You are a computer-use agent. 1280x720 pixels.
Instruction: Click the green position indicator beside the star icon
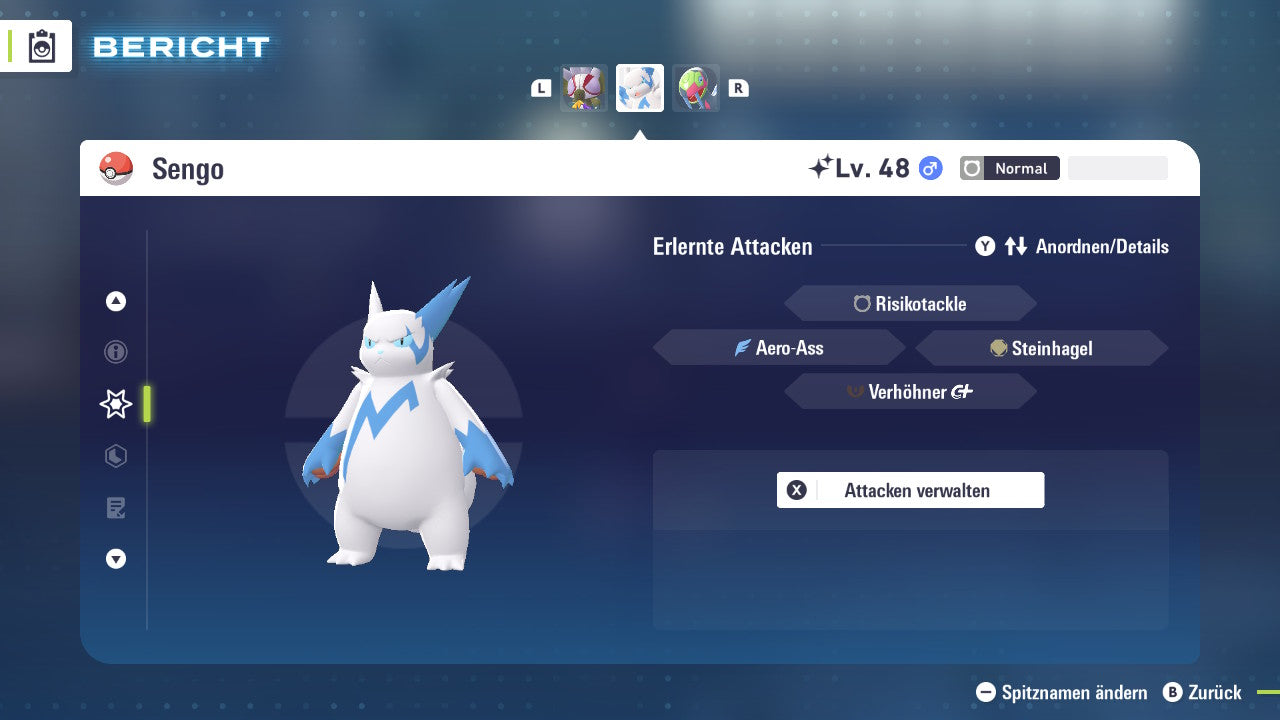pyautogui.click(x=147, y=404)
